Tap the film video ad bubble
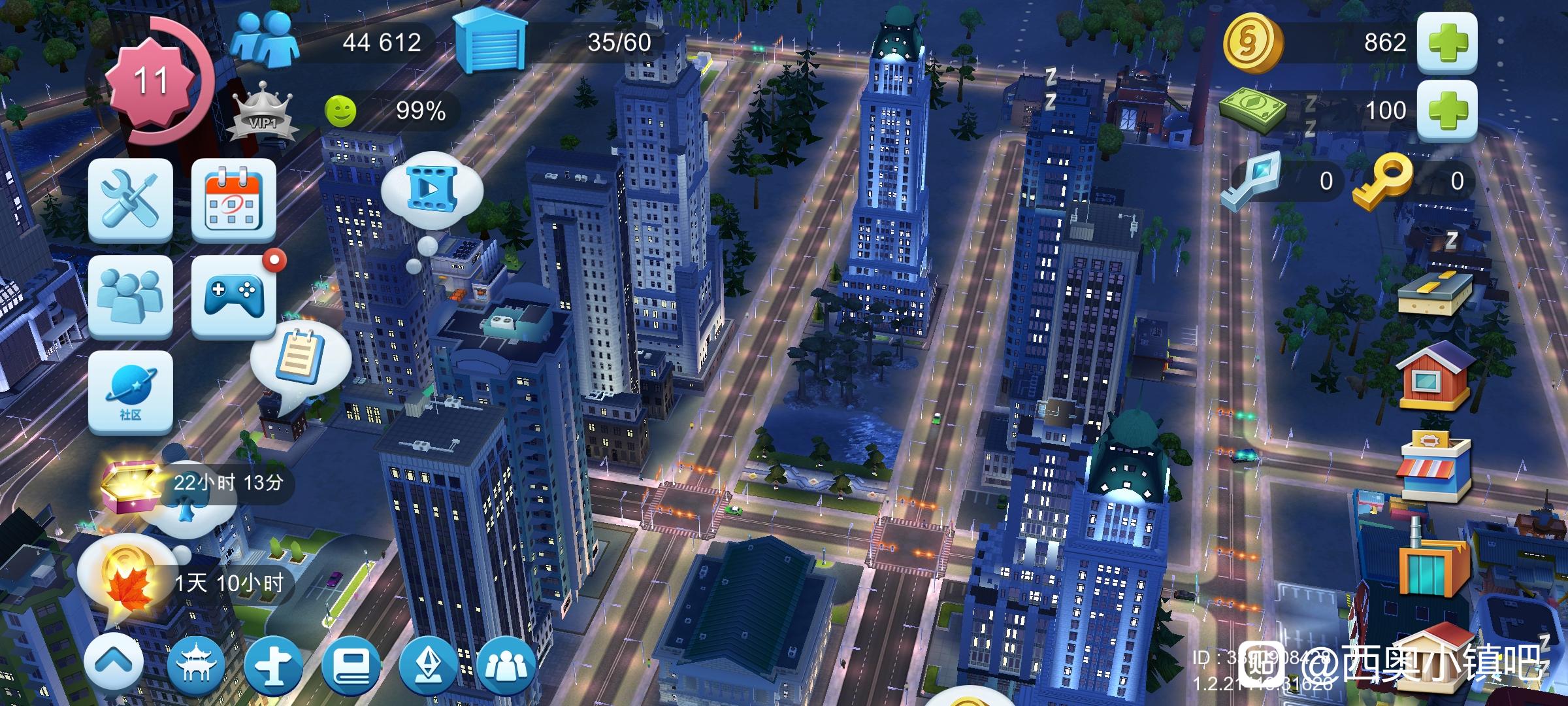The image size is (1568, 706). (431, 188)
